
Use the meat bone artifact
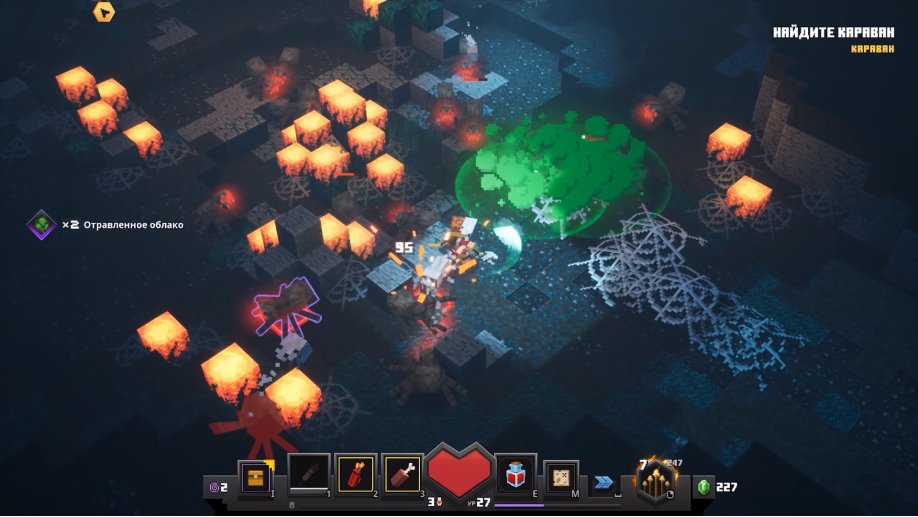(x=402, y=474)
